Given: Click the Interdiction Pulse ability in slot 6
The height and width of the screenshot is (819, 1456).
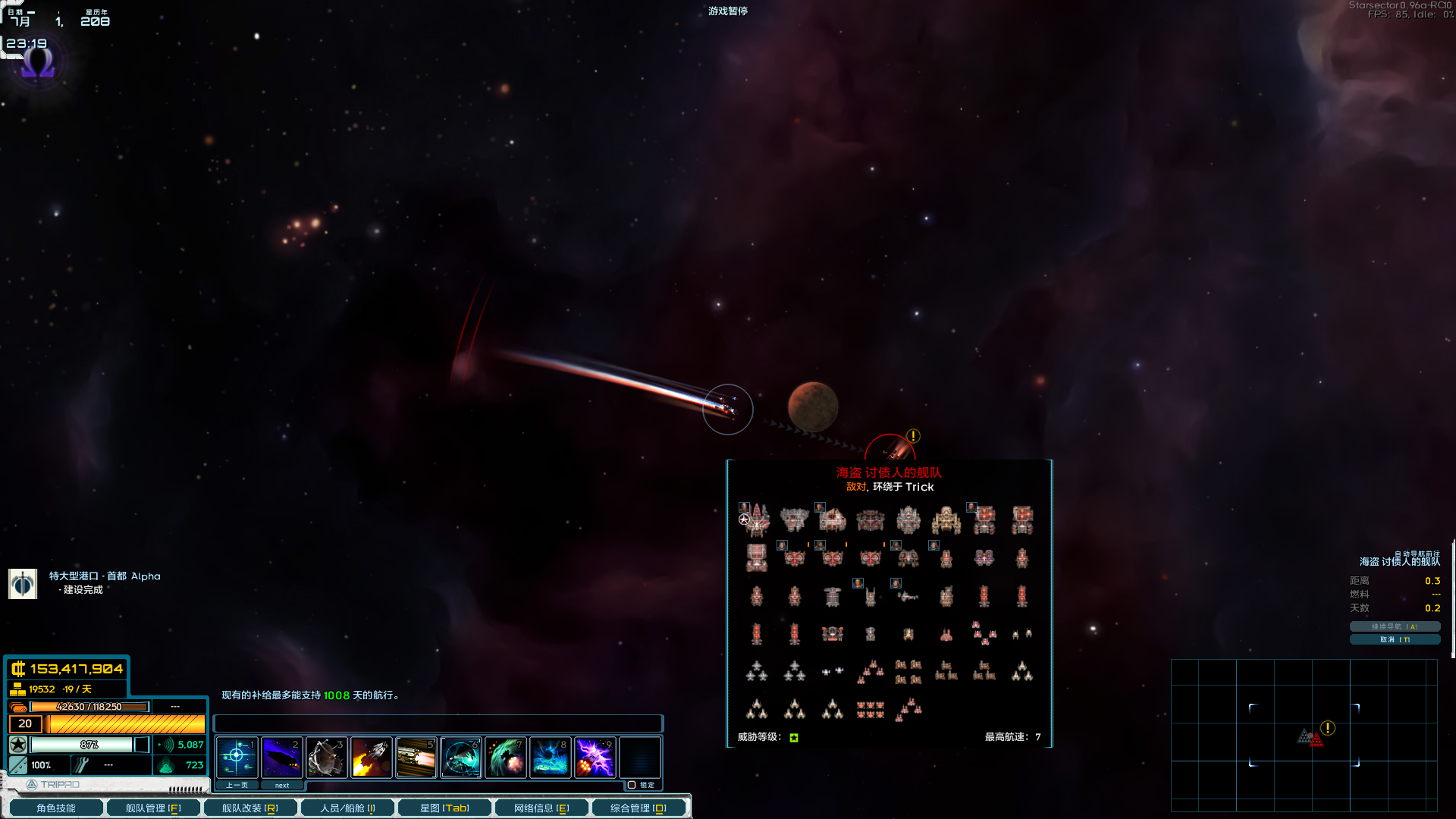Looking at the screenshot, I should (x=460, y=757).
